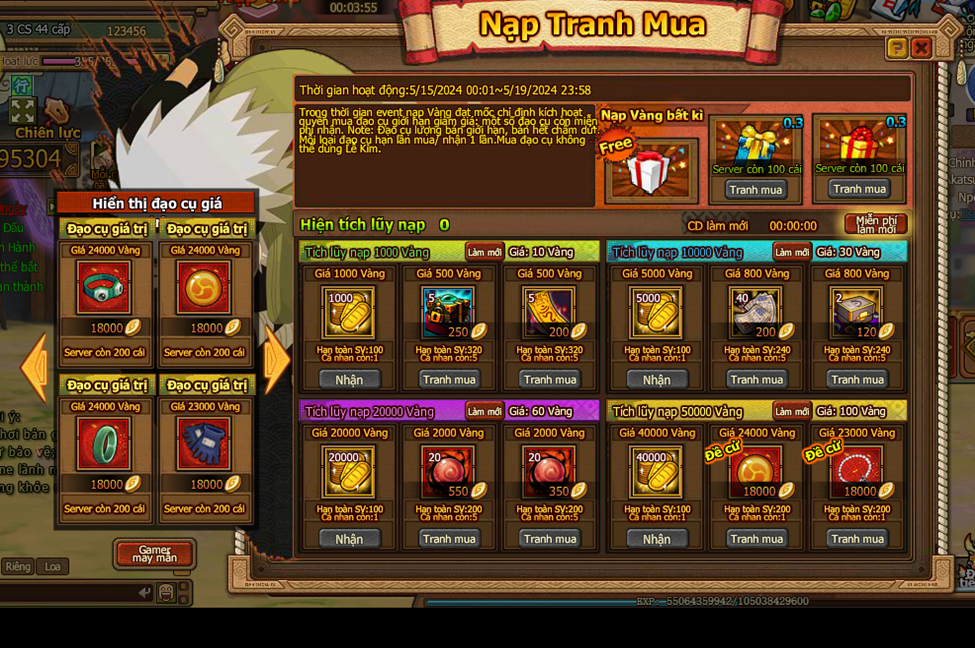Click Tranh mua for the 550 gold item

pos(449,539)
